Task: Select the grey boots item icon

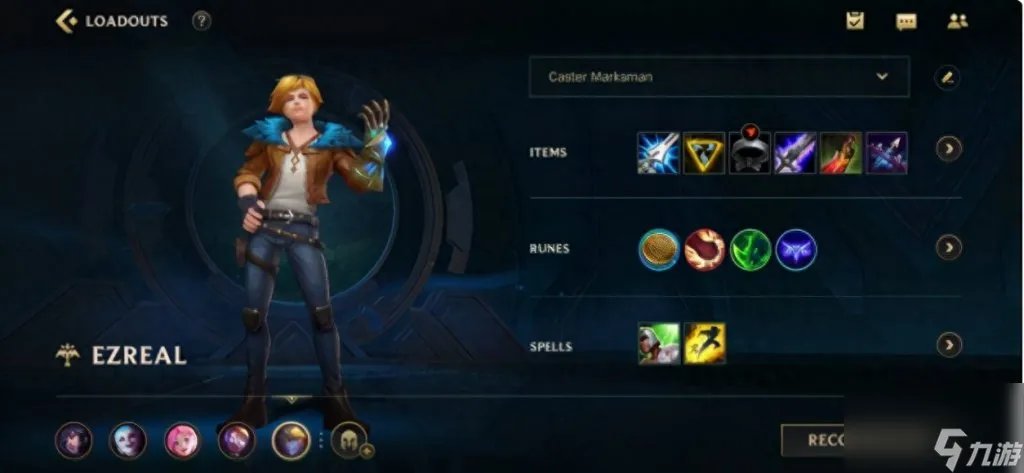Action: [x=750, y=155]
